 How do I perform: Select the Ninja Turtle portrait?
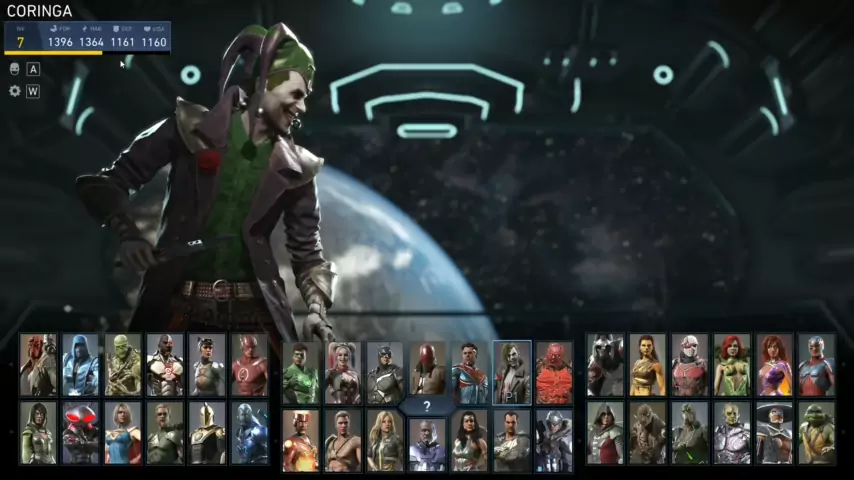point(816,433)
